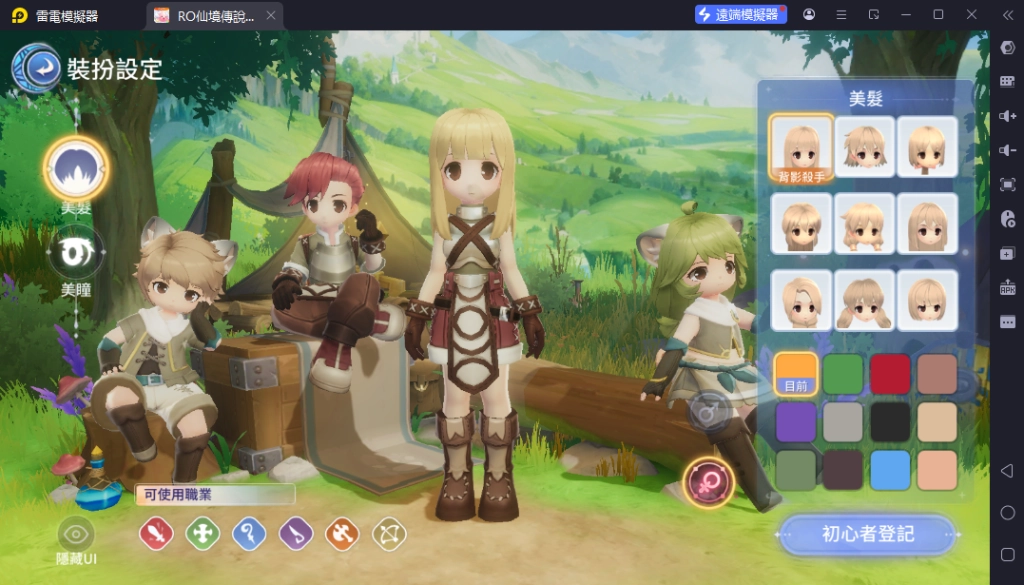Select the orange crossed-hammers class icon
This screenshot has height=585, width=1024.
342,534
